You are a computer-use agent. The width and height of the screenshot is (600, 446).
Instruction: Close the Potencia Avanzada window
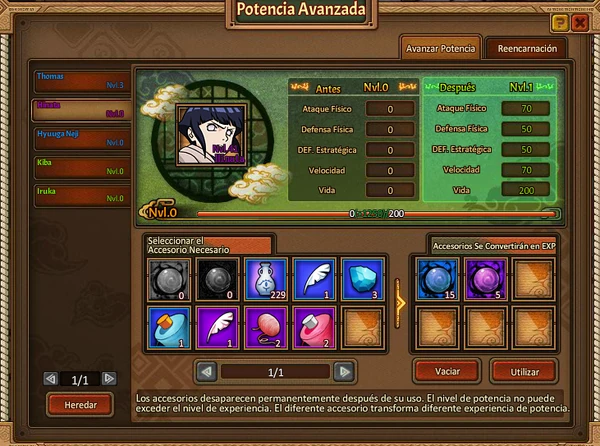580,22
